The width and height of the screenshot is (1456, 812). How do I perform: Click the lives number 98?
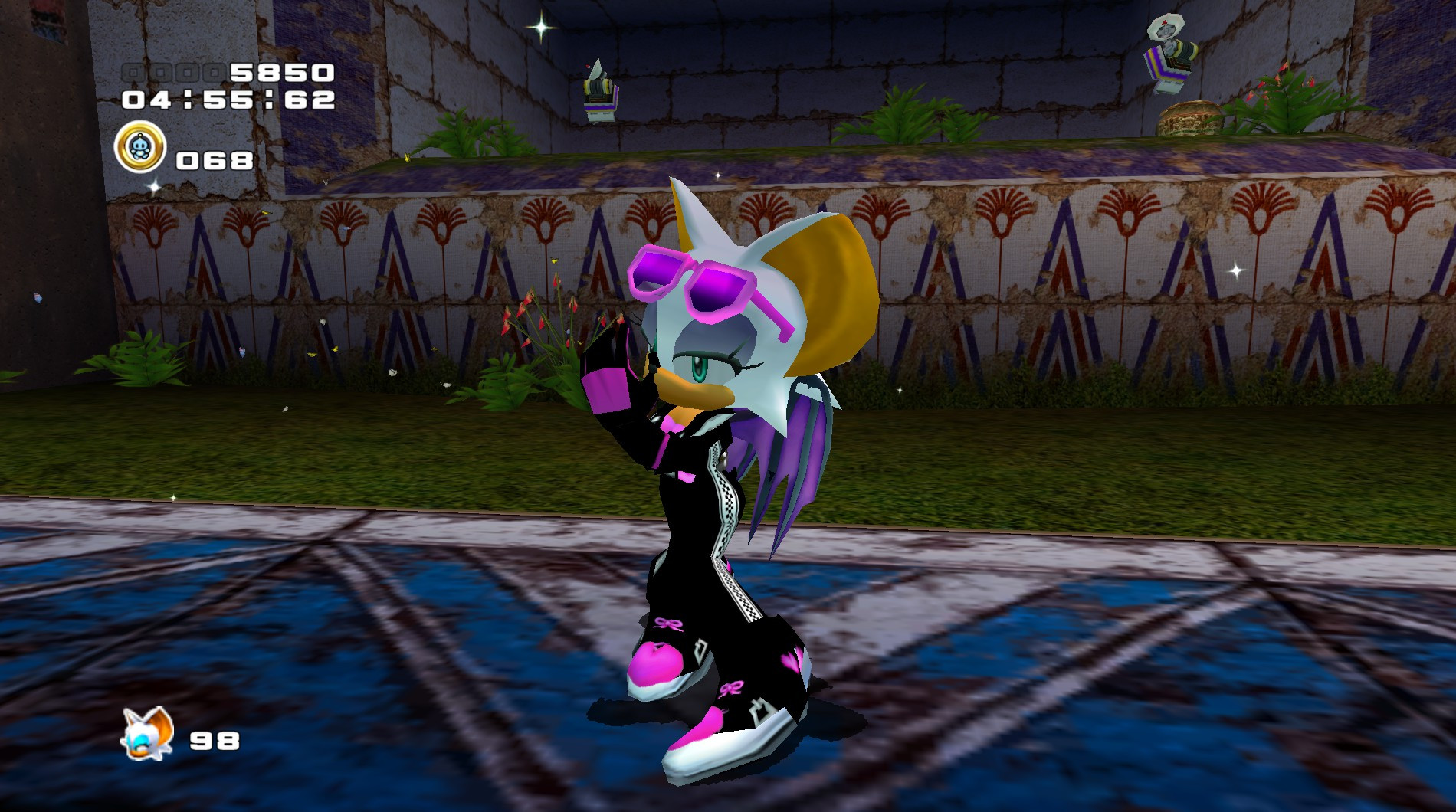[215, 742]
